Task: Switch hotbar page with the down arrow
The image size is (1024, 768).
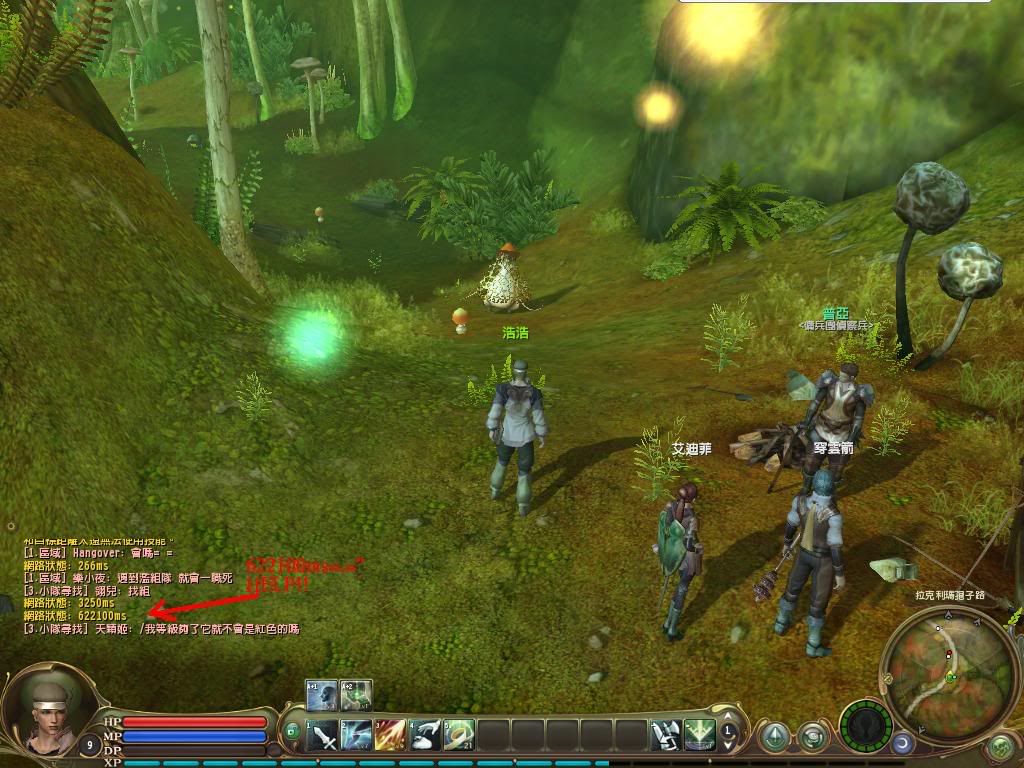Action: pyautogui.click(x=729, y=745)
